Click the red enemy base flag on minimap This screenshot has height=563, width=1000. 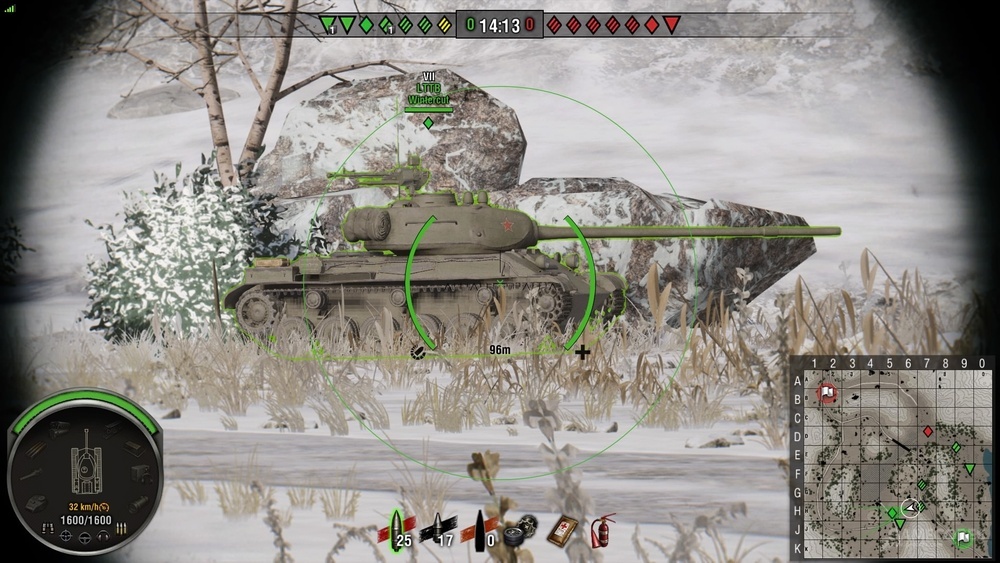827,391
